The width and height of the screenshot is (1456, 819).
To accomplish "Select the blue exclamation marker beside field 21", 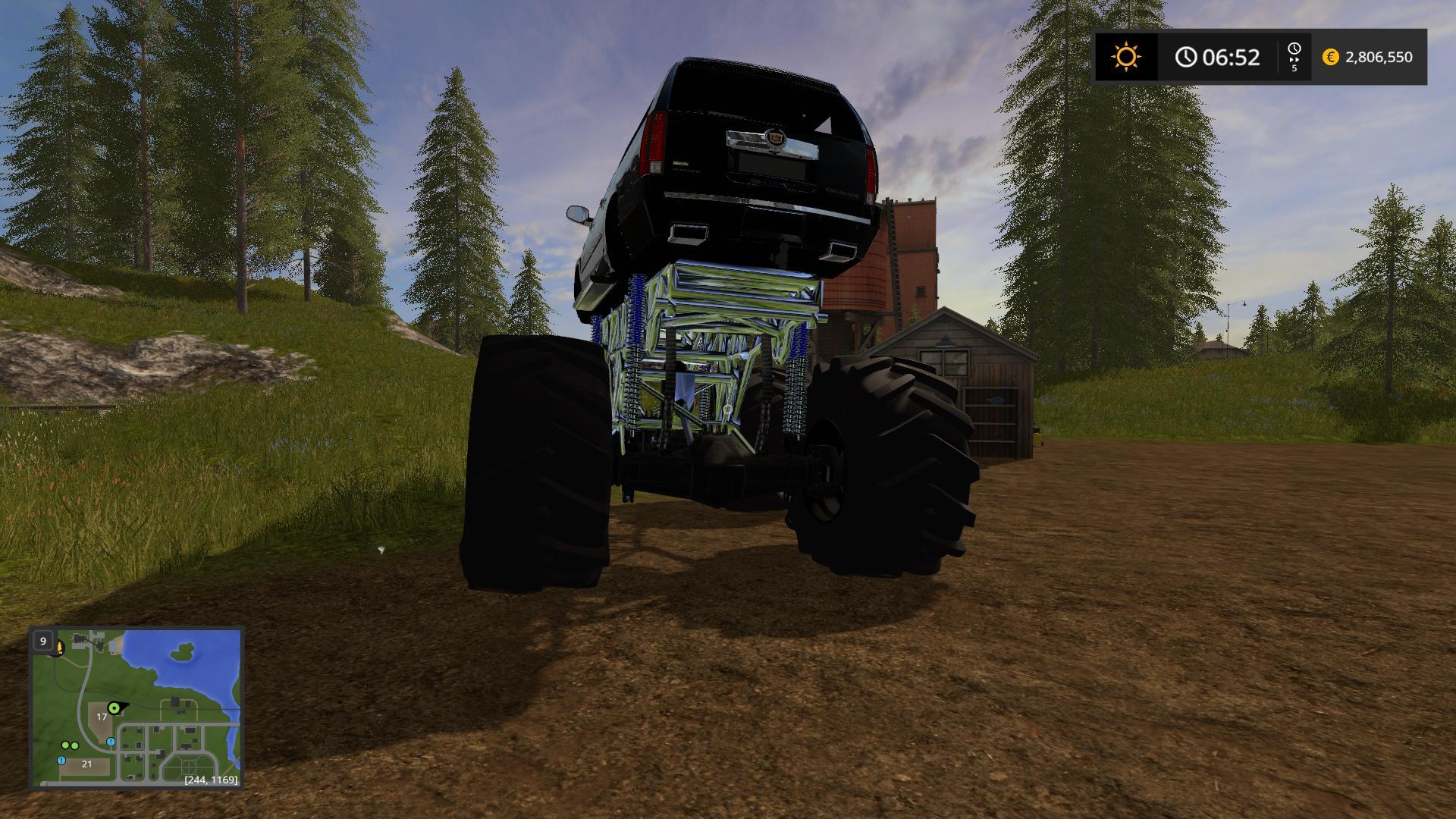I will 61,760.
